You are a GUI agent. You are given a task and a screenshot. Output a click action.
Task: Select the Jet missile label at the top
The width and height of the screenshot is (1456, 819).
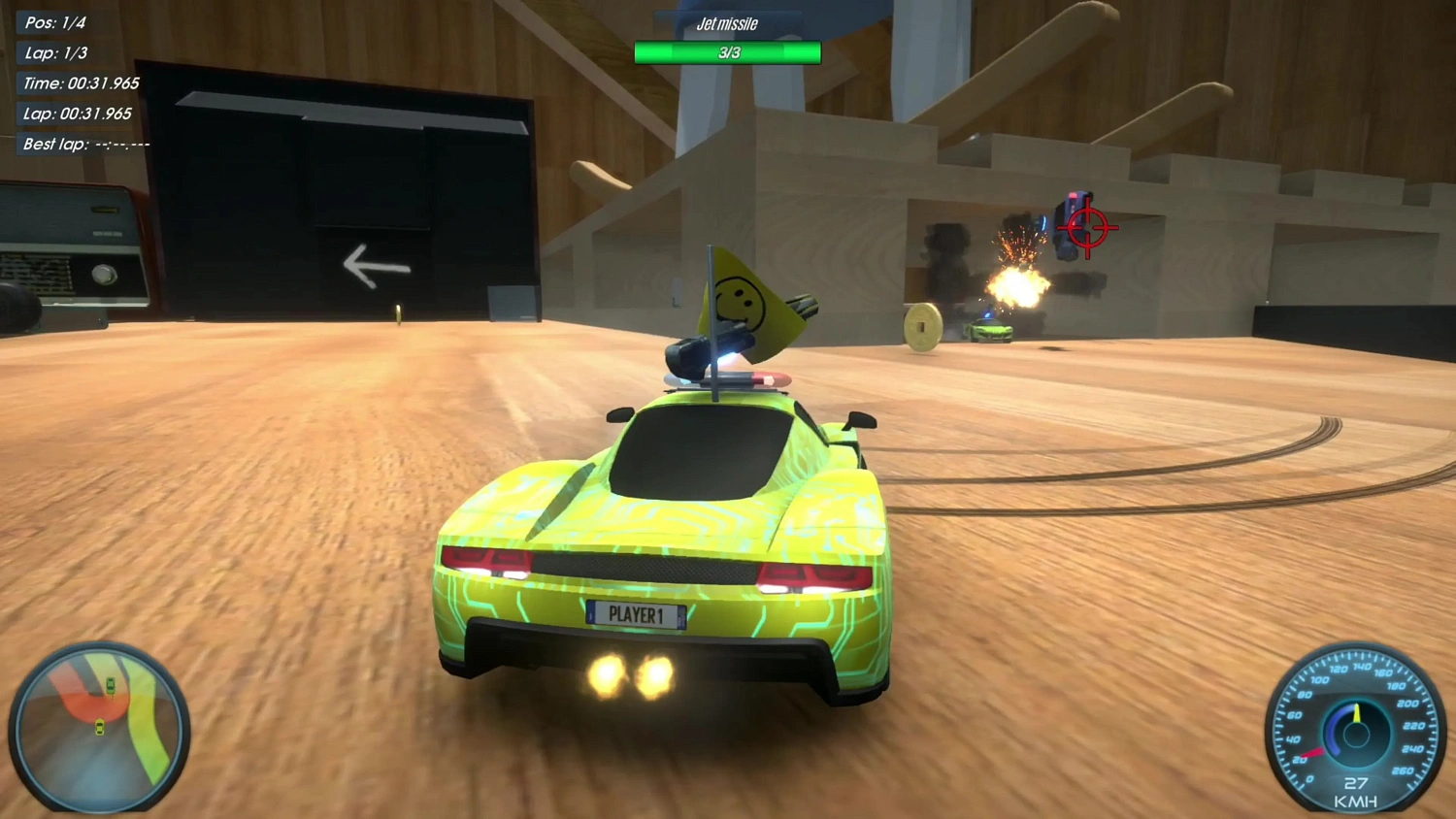pyautogui.click(x=727, y=23)
